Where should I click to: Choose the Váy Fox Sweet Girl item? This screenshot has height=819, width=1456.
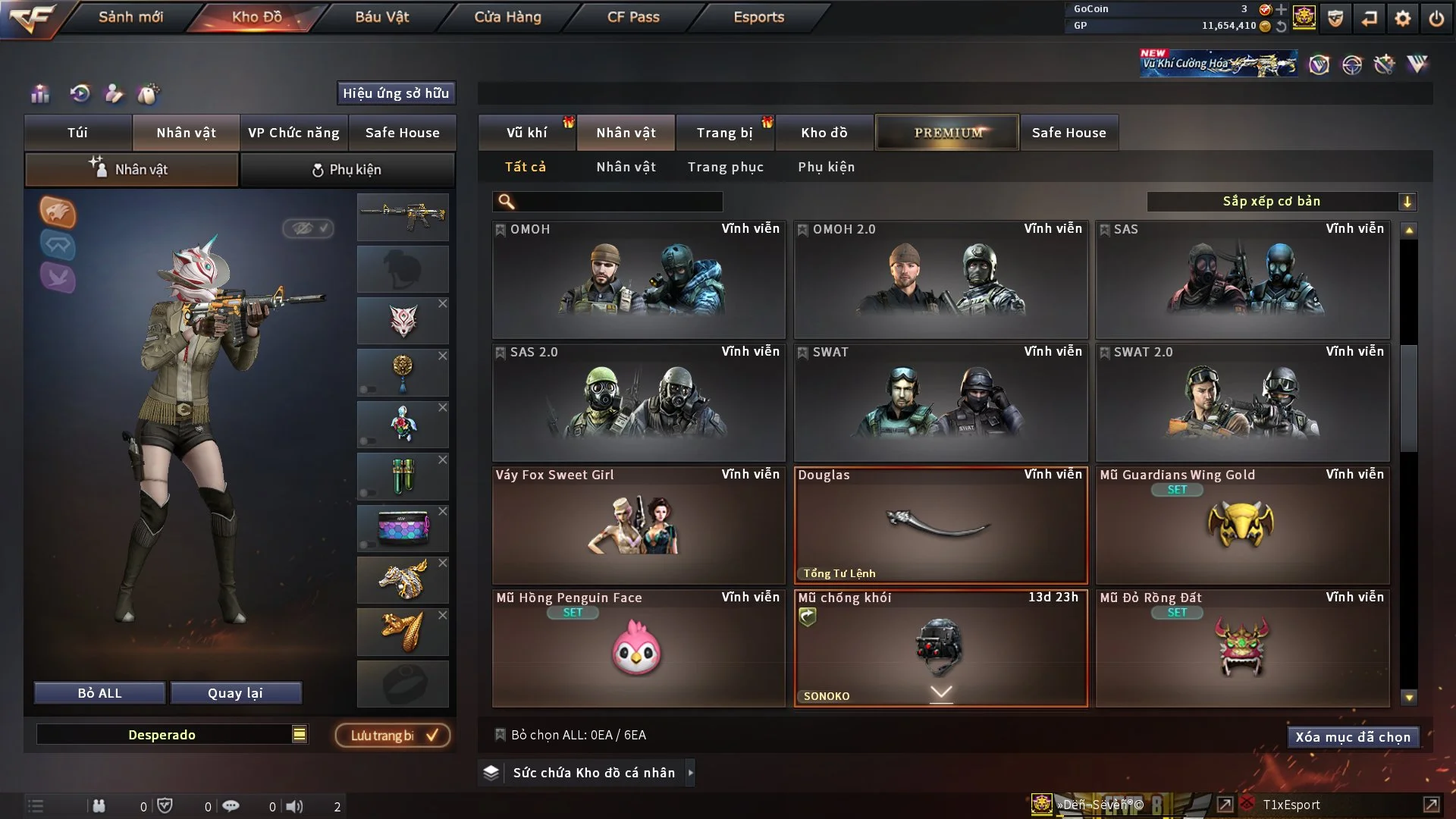pyautogui.click(x=638, y=526)
